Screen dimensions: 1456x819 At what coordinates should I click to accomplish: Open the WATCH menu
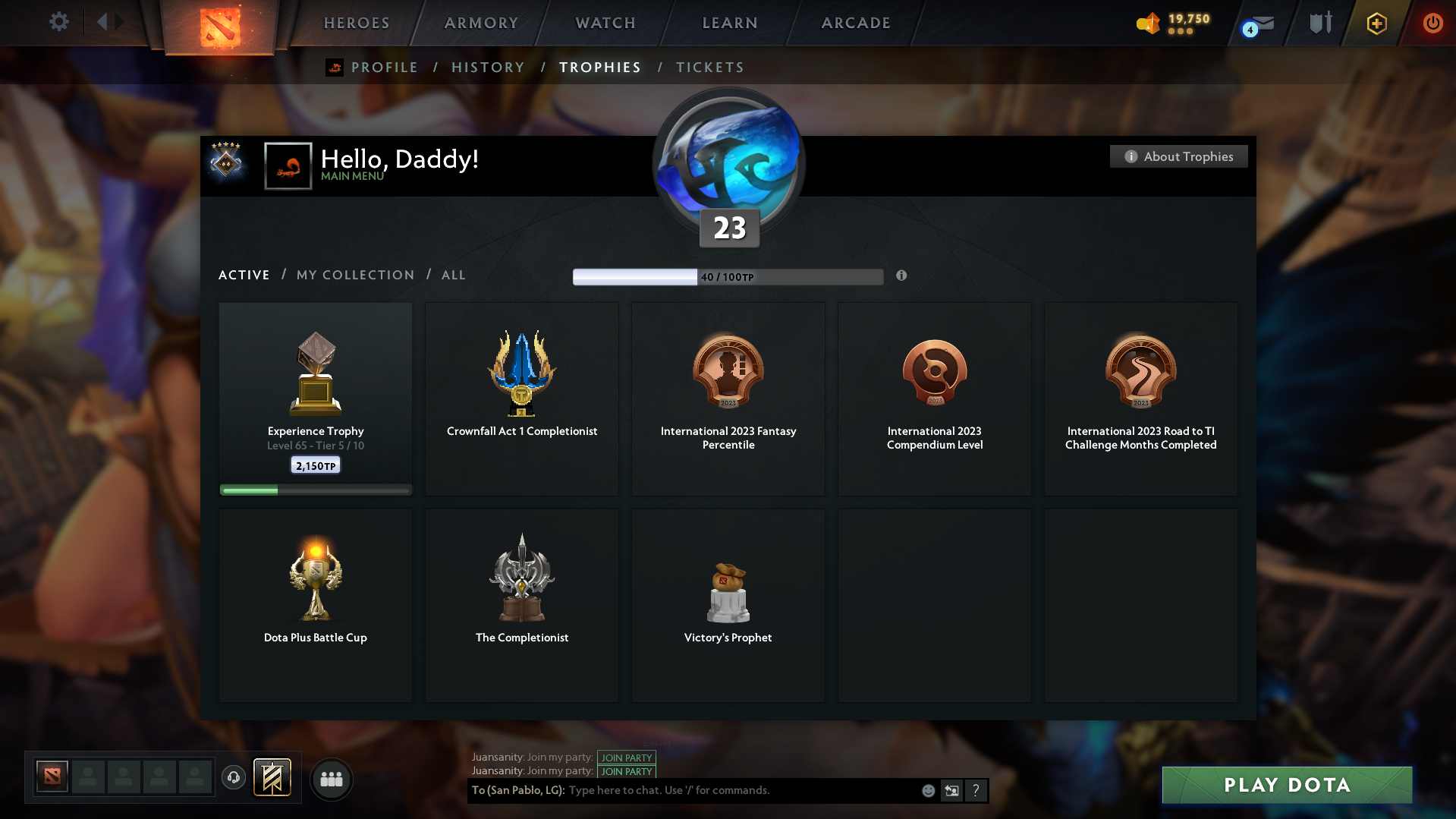click(x=604, y=23)
